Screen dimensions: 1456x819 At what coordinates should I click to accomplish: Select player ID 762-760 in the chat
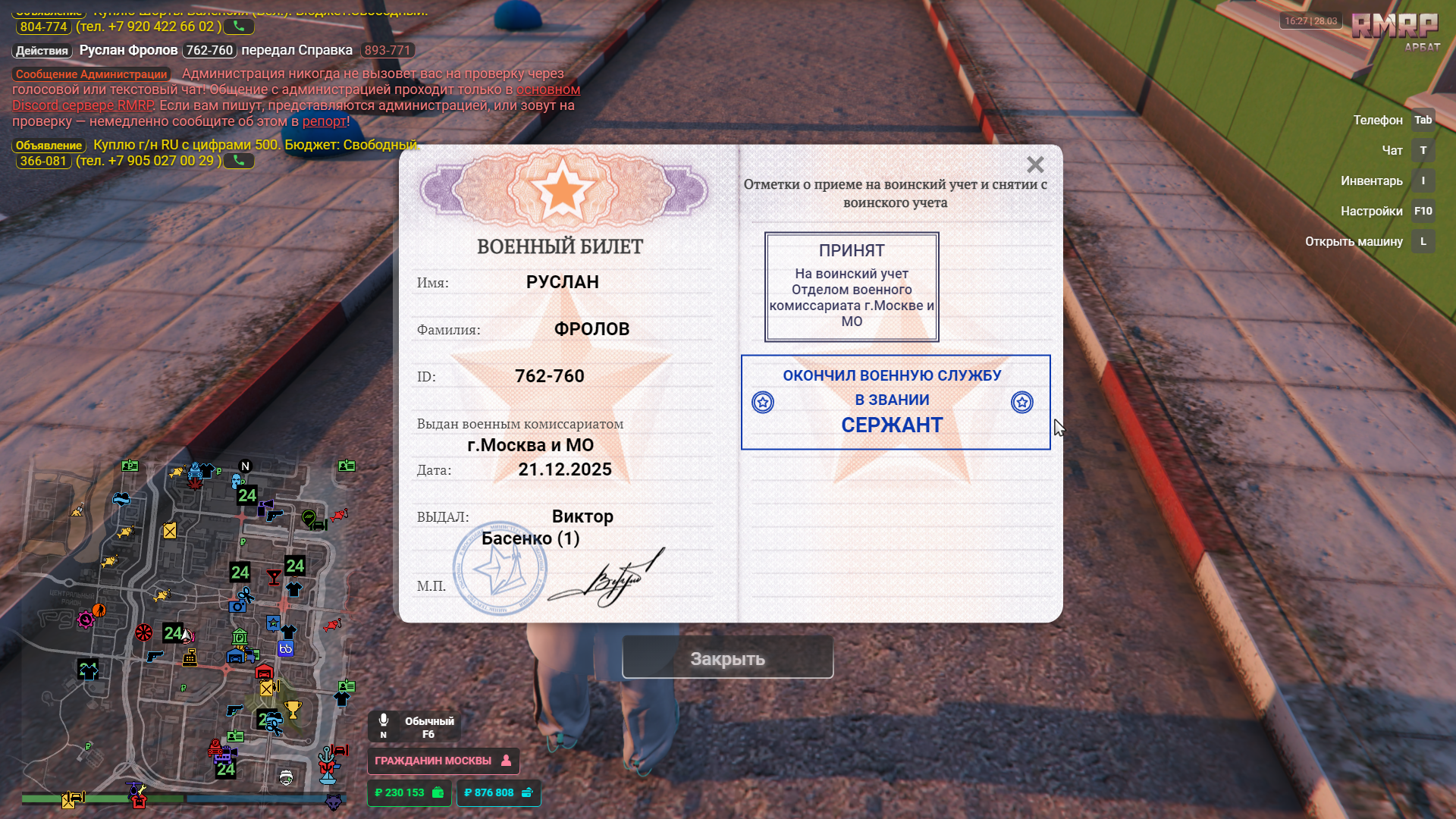[x=209, y=50]
